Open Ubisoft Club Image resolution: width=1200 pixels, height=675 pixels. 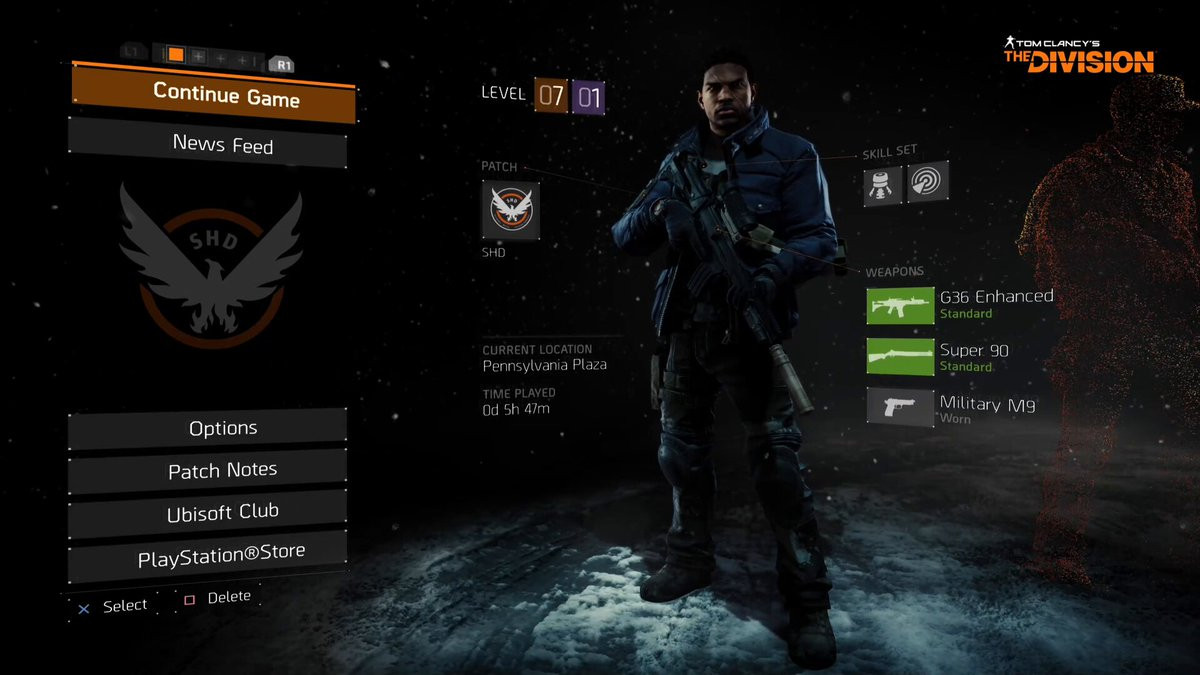208,512
